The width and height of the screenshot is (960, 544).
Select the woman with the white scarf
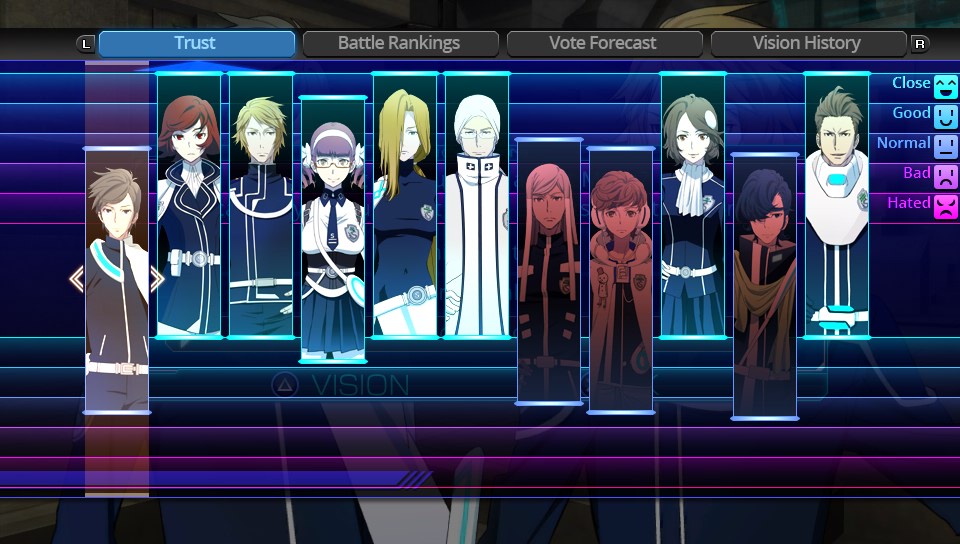pos(693,205)
